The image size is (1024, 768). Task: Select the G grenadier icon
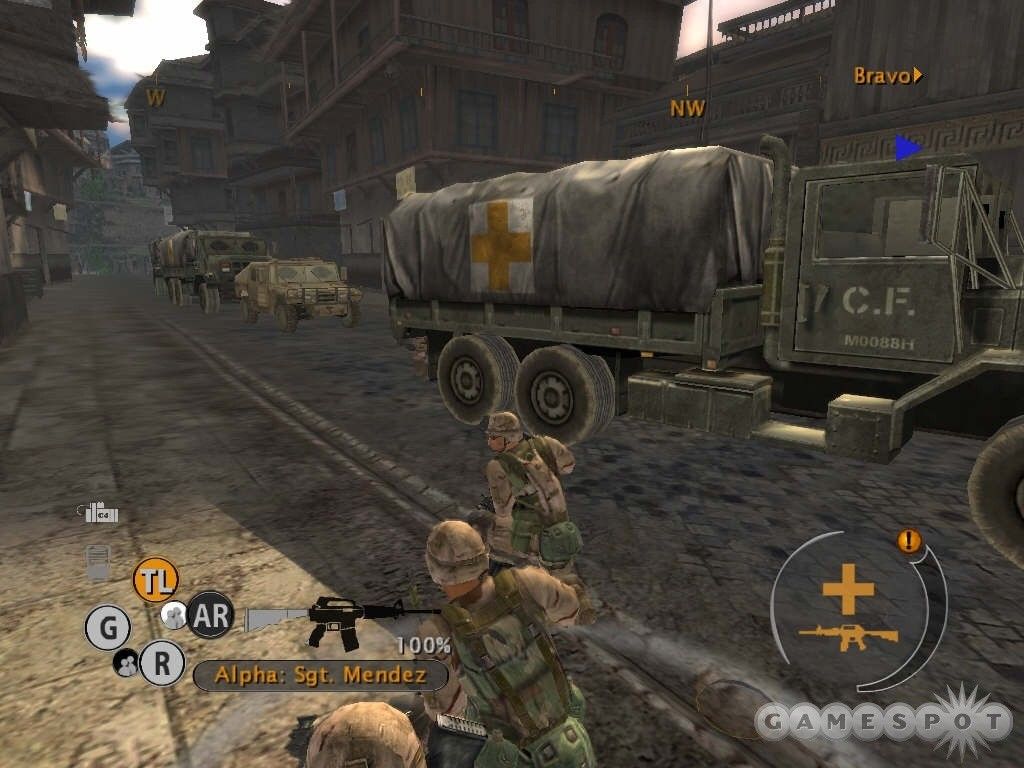[x=108, y=628]
